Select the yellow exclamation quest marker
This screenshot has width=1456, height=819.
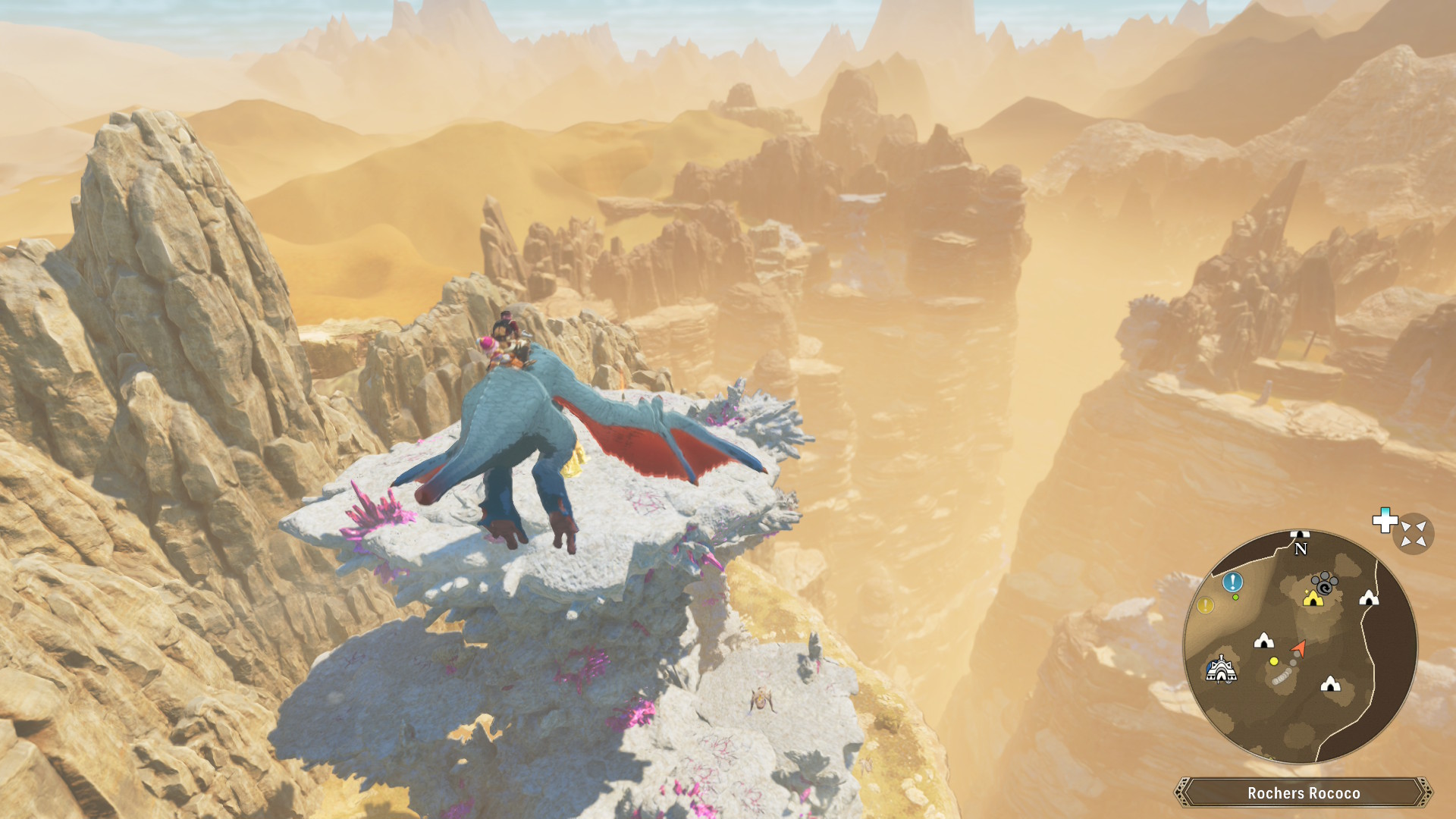pos(1205,605)
